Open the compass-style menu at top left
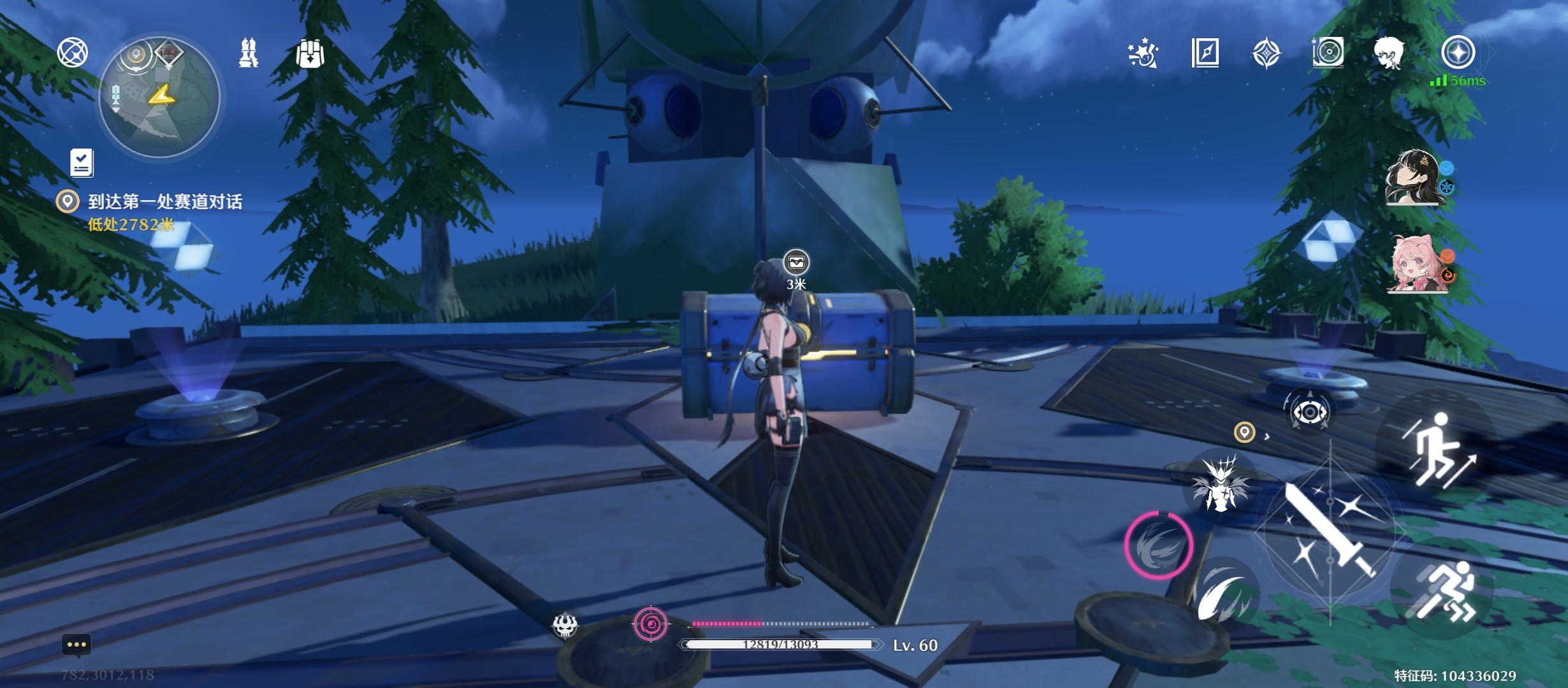Screen dimensions: 1568x688 [x=73, y=52]
